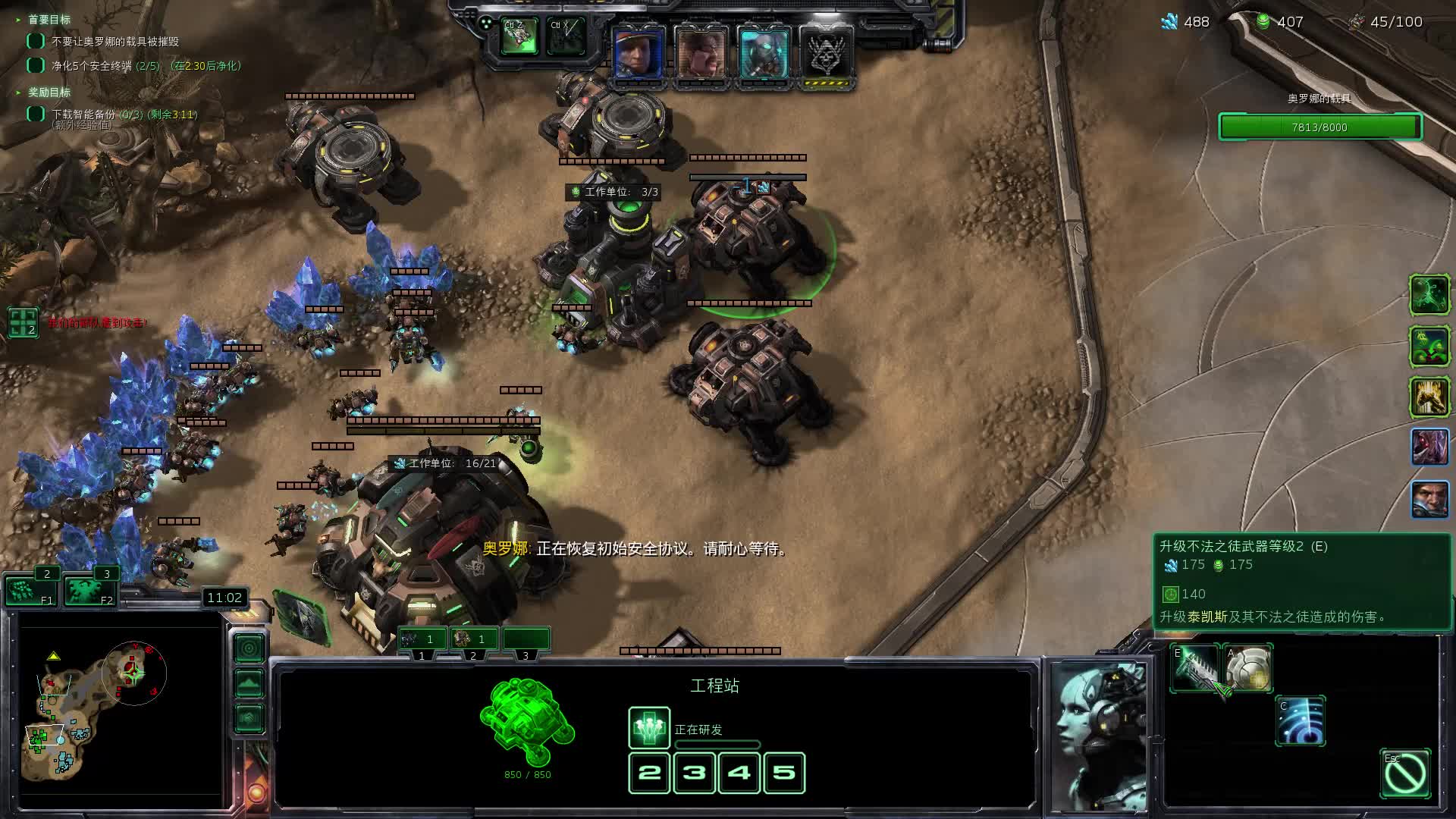Activate the blue radar wave ability
The width and height of the screenshot is (1456, 819).
[x=1300, y=720]
